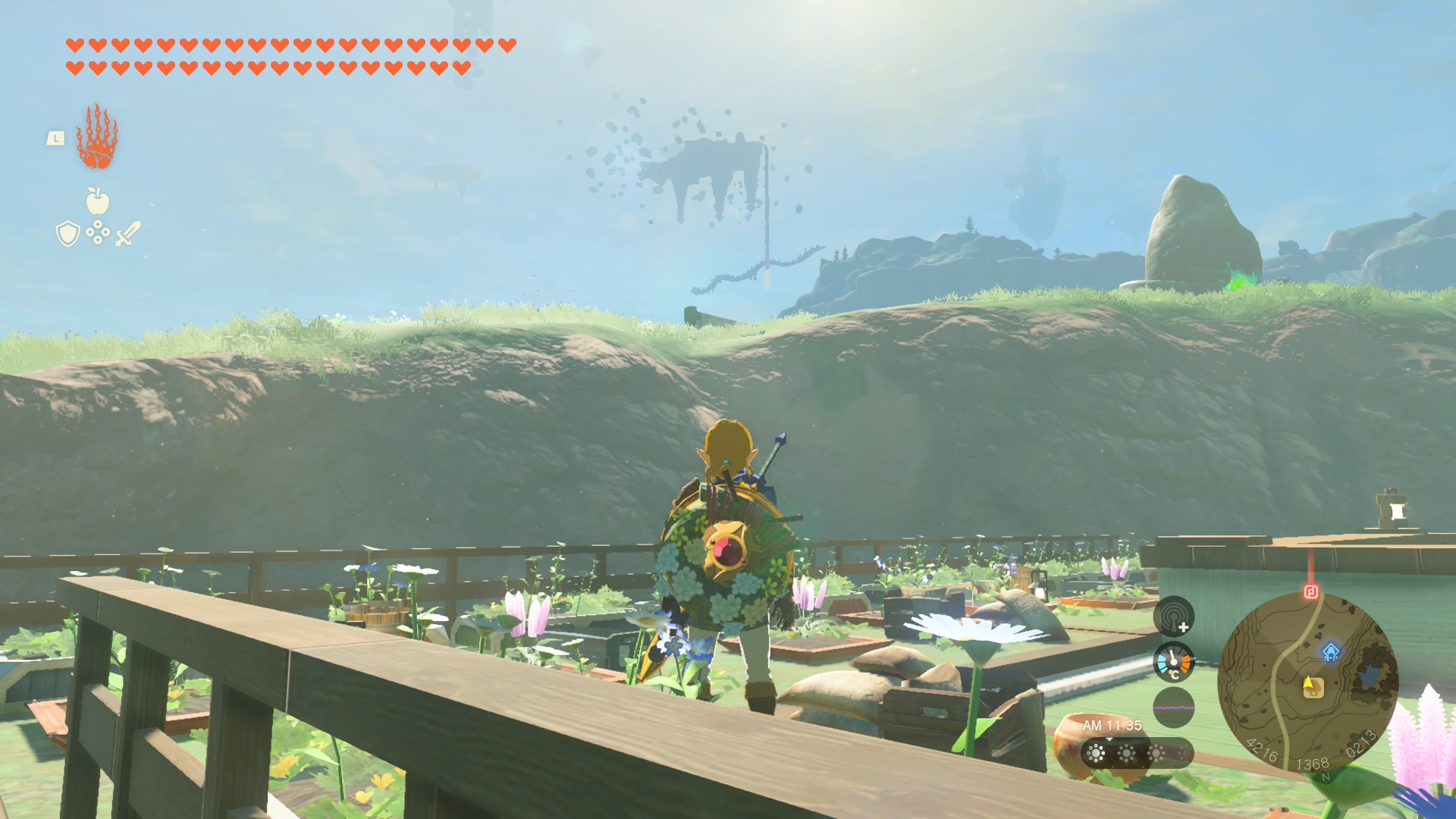Viewport: 1456px width, 819px height.
Task: Open the sword weapon quick-select
Action: (x=128, y=234)
